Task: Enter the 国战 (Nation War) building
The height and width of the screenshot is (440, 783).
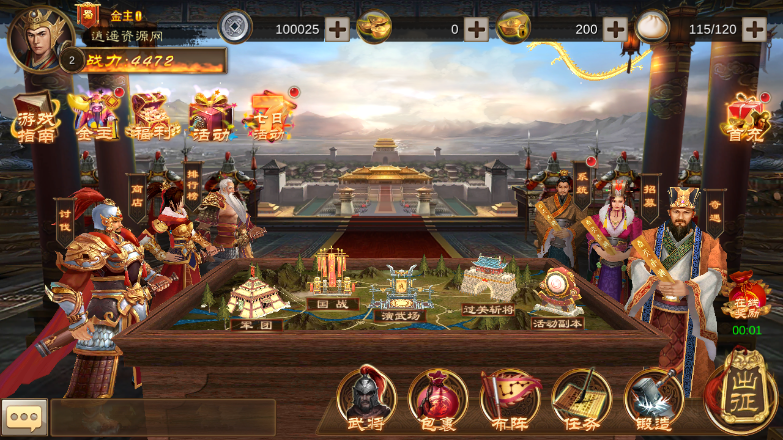Action: 333,278
